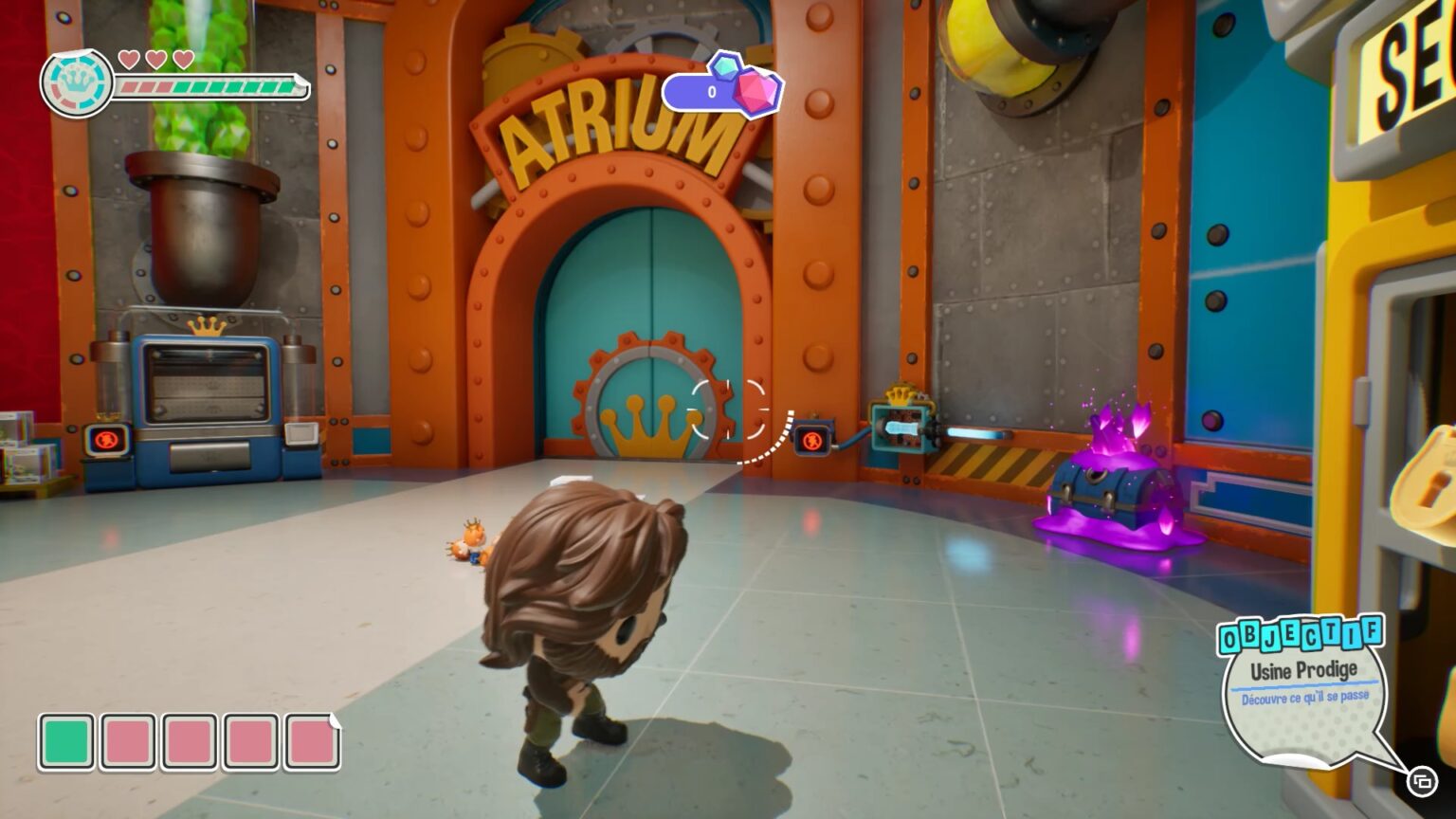
Task: Select the blue gem icon on the counter
Action: click(x=724, y=68)
